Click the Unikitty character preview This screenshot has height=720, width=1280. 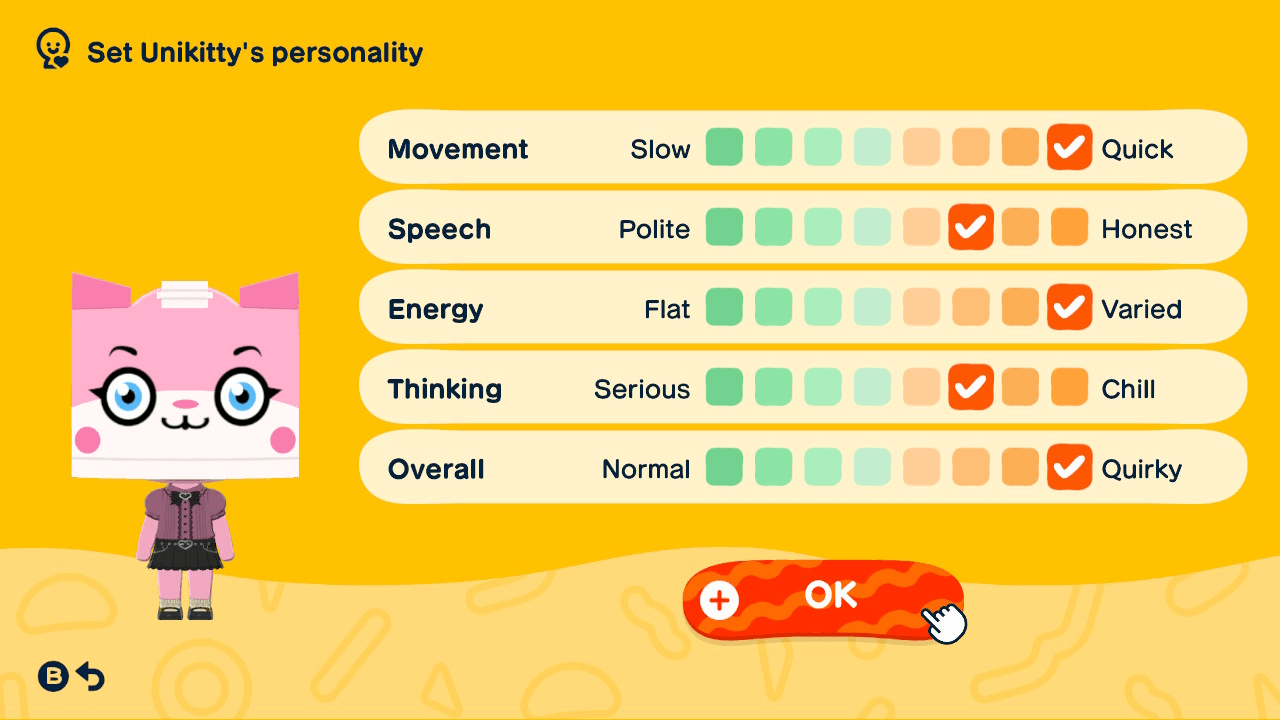pos(184,430)
